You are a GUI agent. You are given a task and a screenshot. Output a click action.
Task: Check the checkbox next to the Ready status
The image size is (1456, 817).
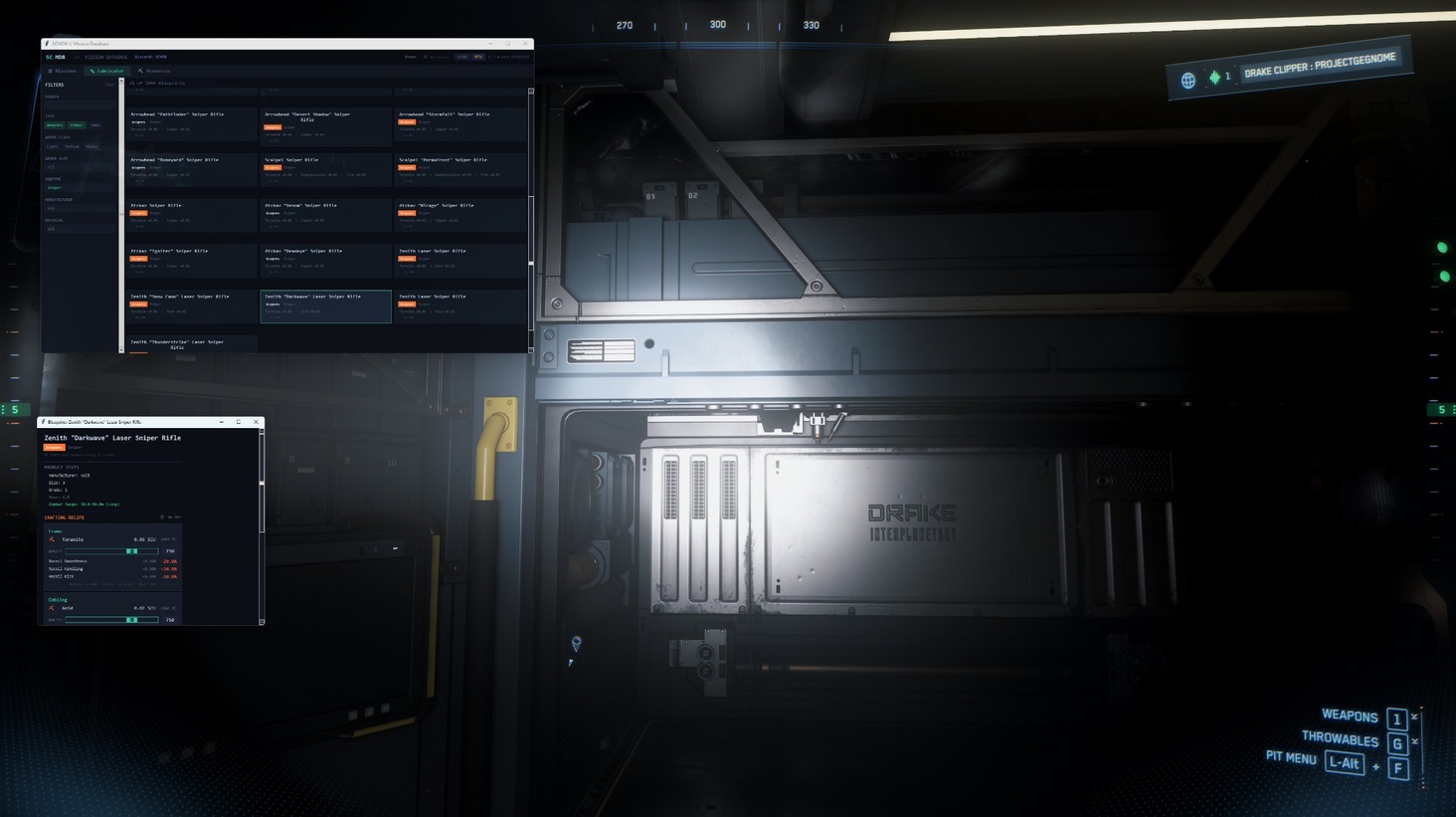[x=426, y=57]
